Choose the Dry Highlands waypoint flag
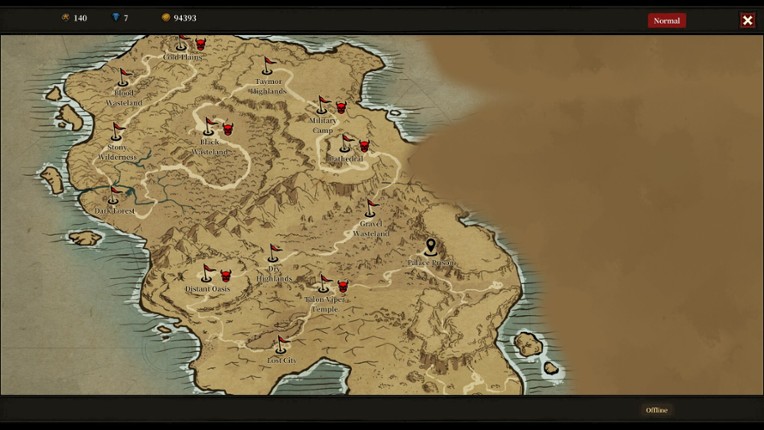Image resolution: width=764 pixels, height=430 pixels. (274, 254)
